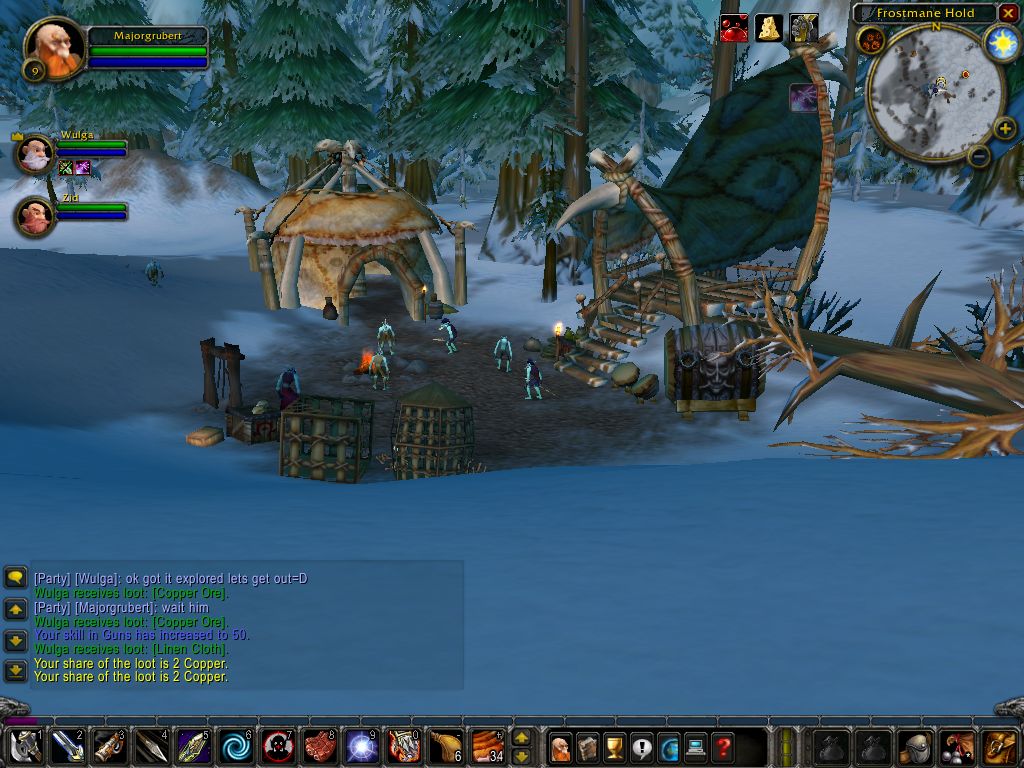Open the chat menu speech bubble button
The width and height of the screenshot is (1024, 768).
click(x=16, y=577)
